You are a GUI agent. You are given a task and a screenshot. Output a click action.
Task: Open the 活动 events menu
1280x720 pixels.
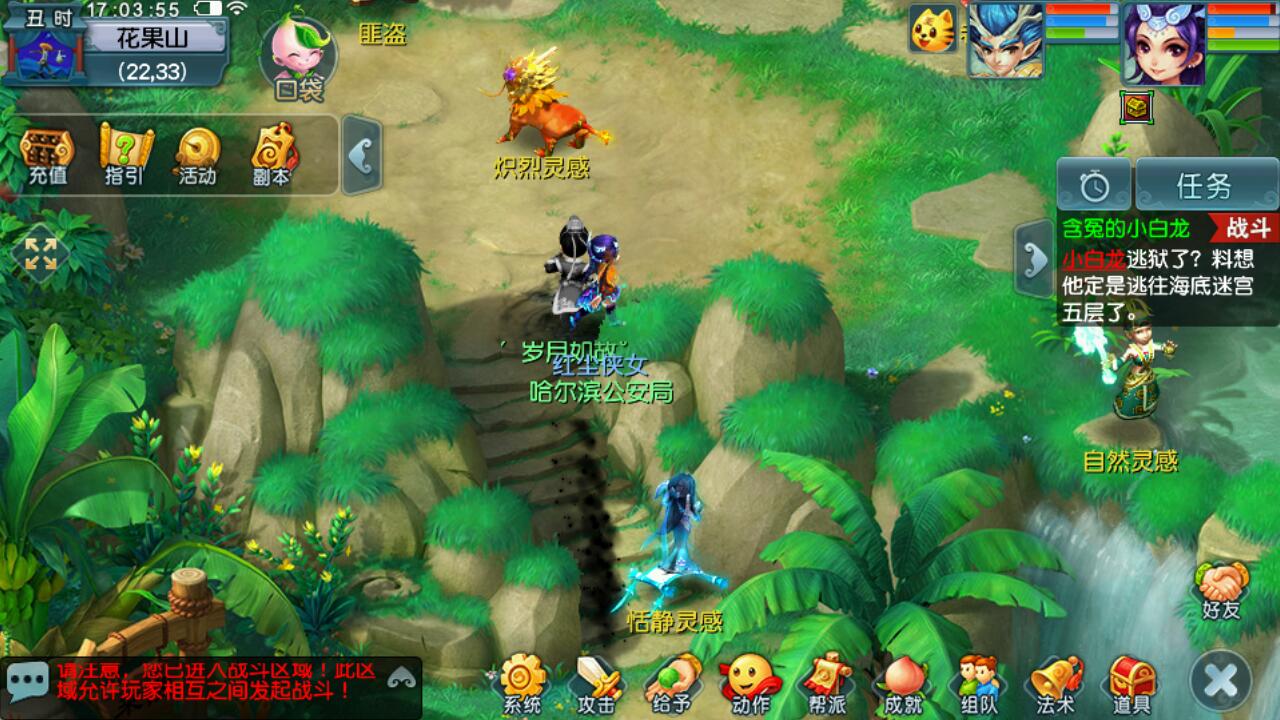[x=197, y=157]
